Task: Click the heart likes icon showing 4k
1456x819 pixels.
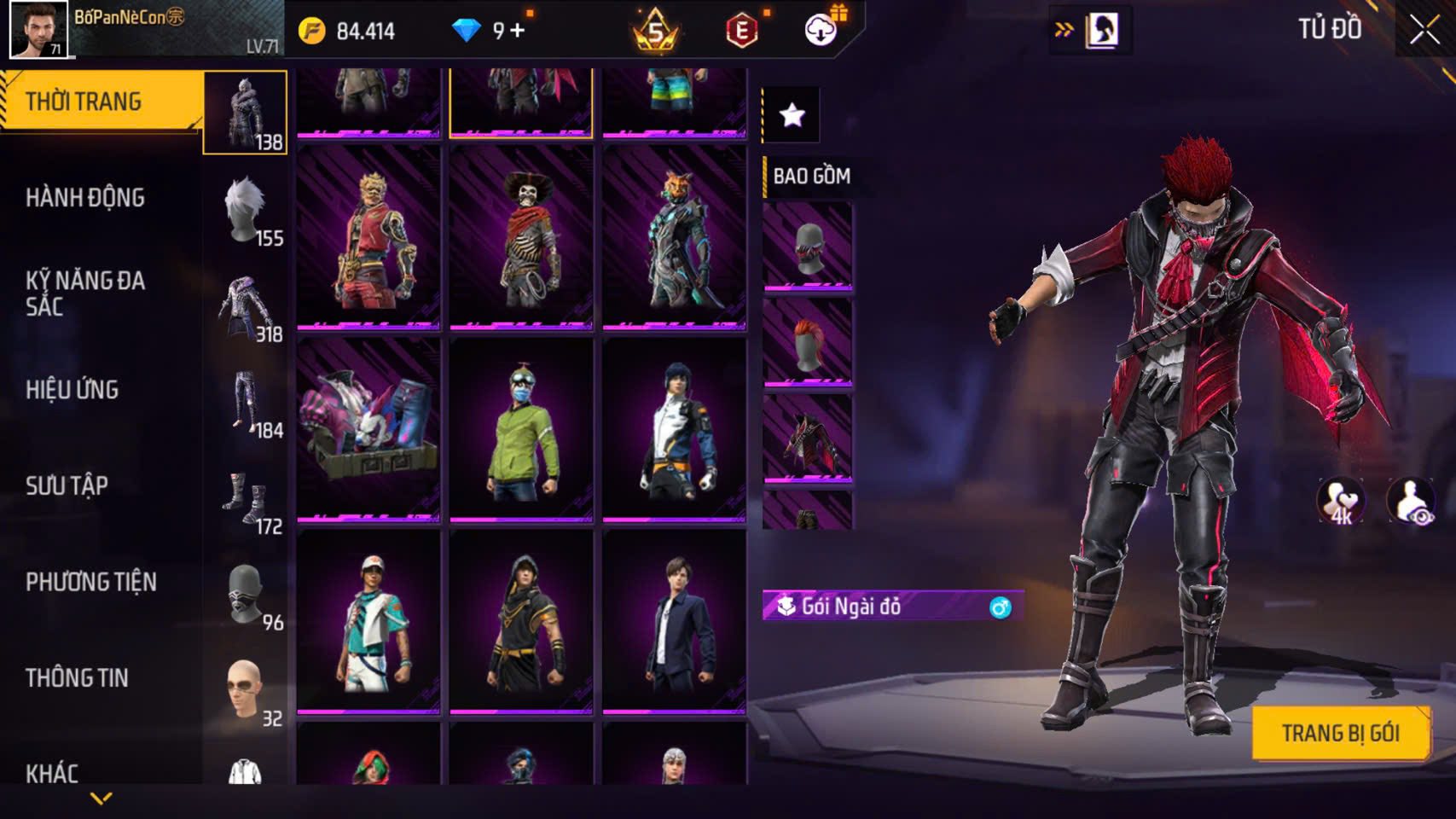Action: click(1340, 501)
